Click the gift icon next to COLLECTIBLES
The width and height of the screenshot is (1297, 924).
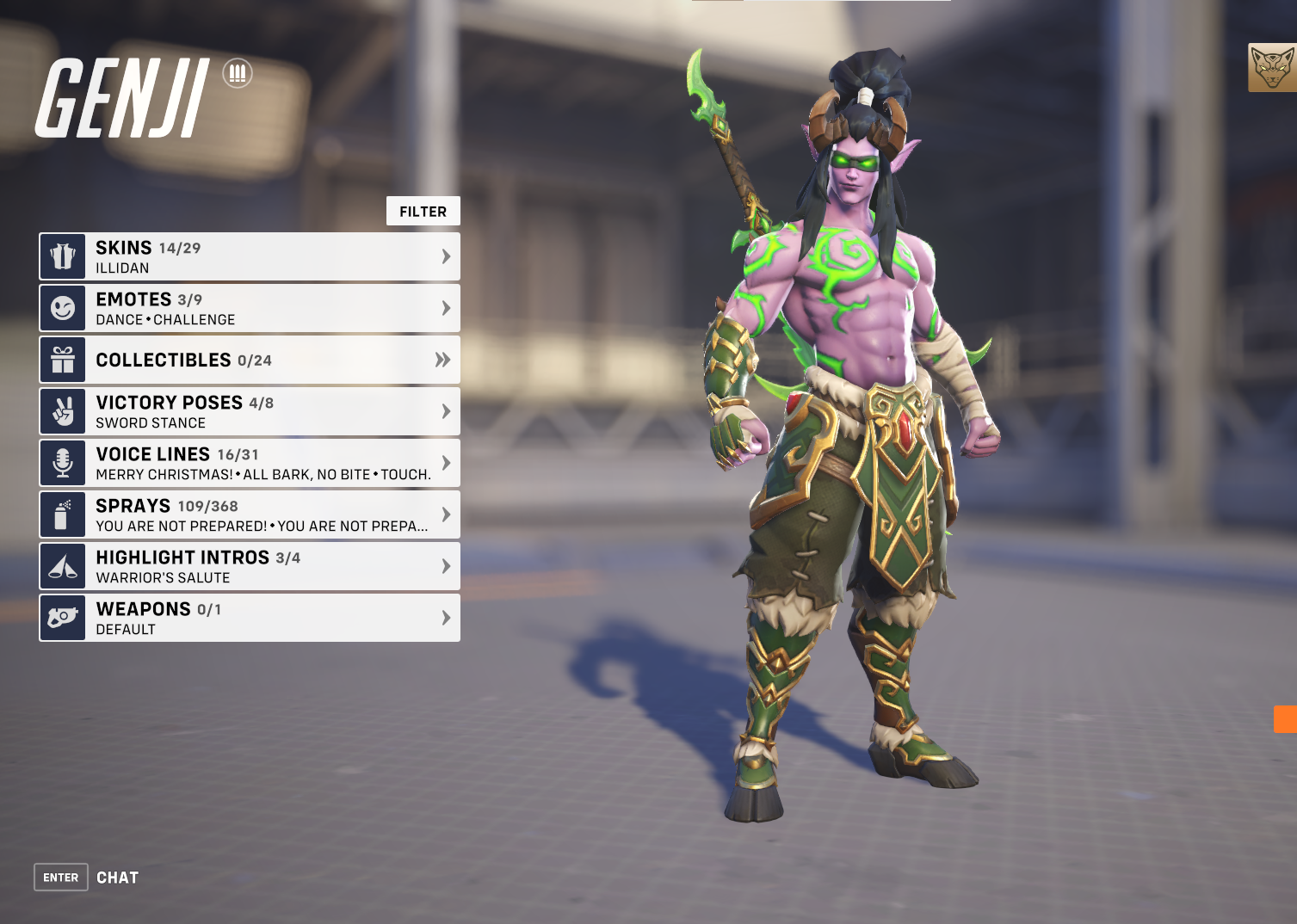(61, 360)
